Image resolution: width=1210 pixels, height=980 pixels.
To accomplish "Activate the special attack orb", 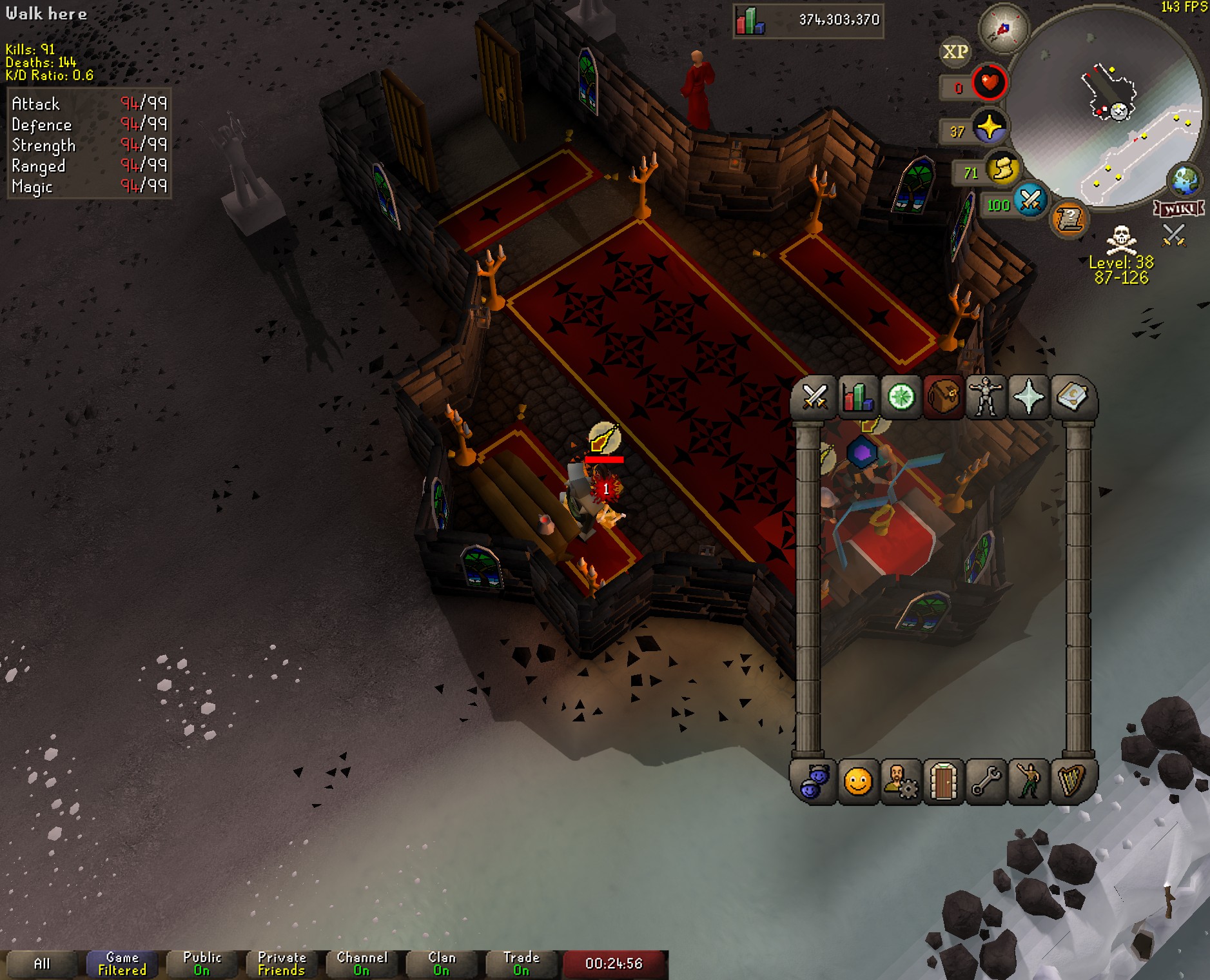I will pyautogui.click(x=1030, y=200).
